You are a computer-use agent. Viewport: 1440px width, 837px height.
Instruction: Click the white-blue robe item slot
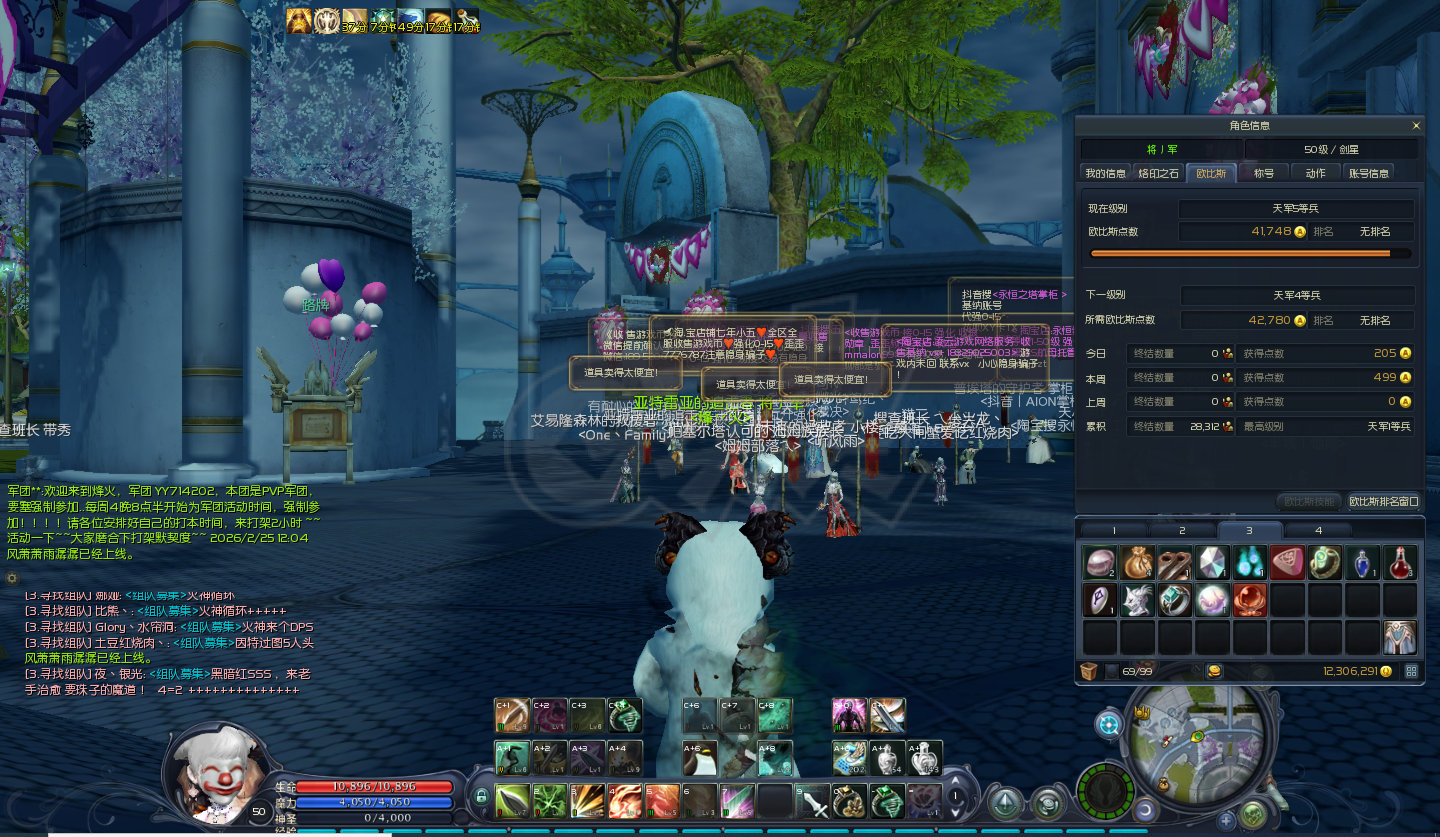pos(1400,636)
